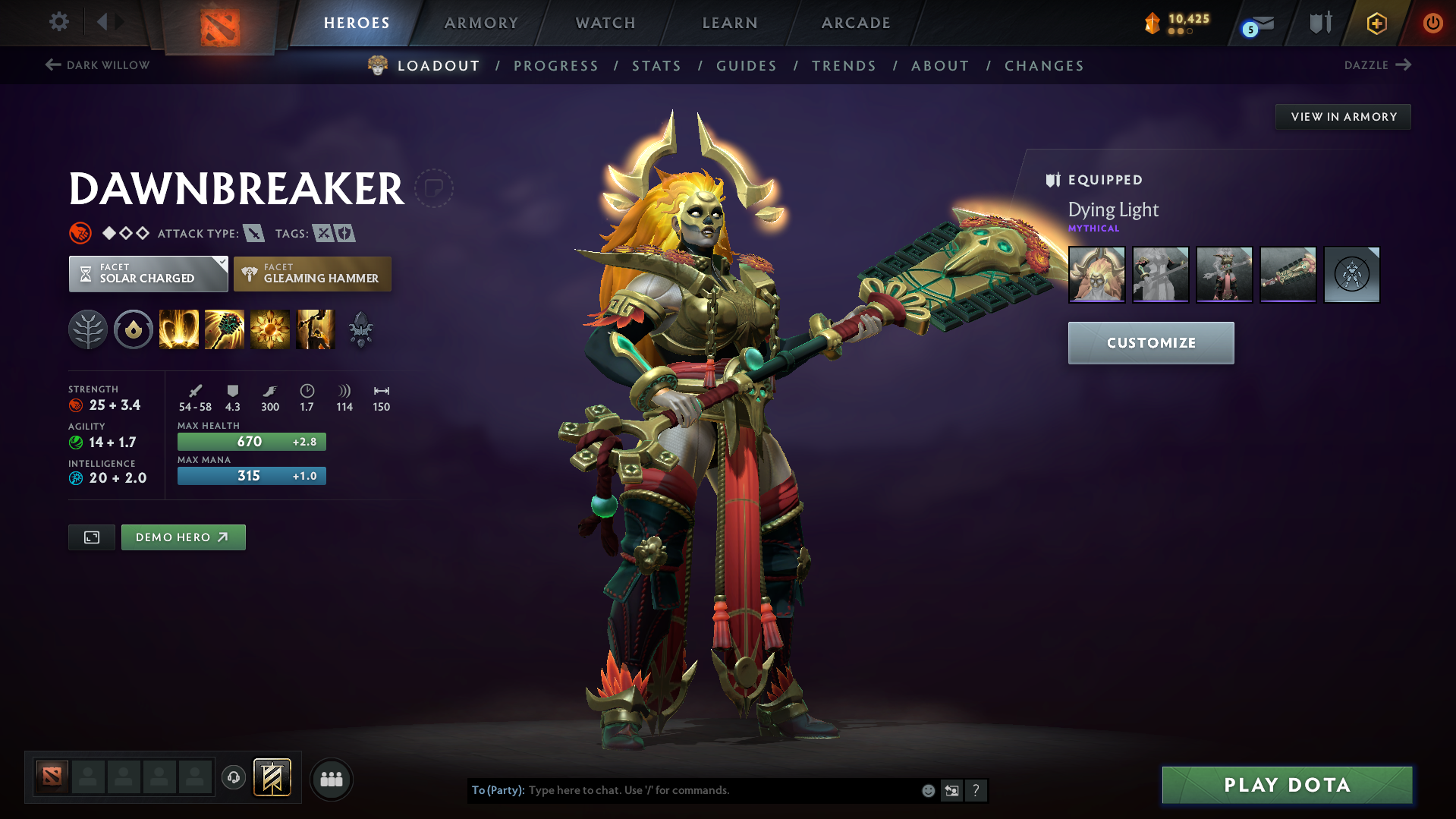Switch to the STATS tab
The width and height of the screenshot is (1456, 819).
point(656,65)
